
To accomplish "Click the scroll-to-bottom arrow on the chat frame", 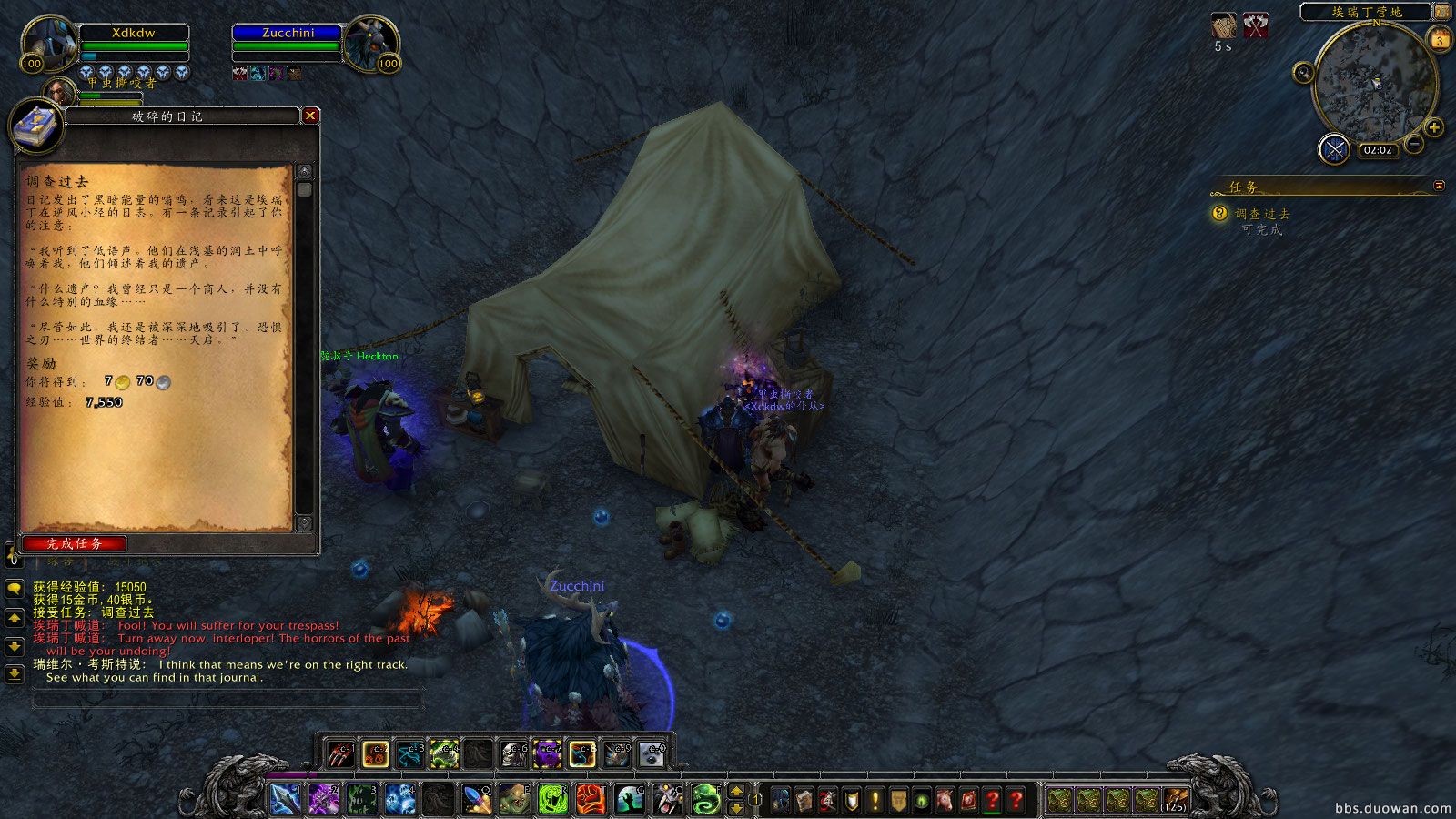I will tap(13, 673).
